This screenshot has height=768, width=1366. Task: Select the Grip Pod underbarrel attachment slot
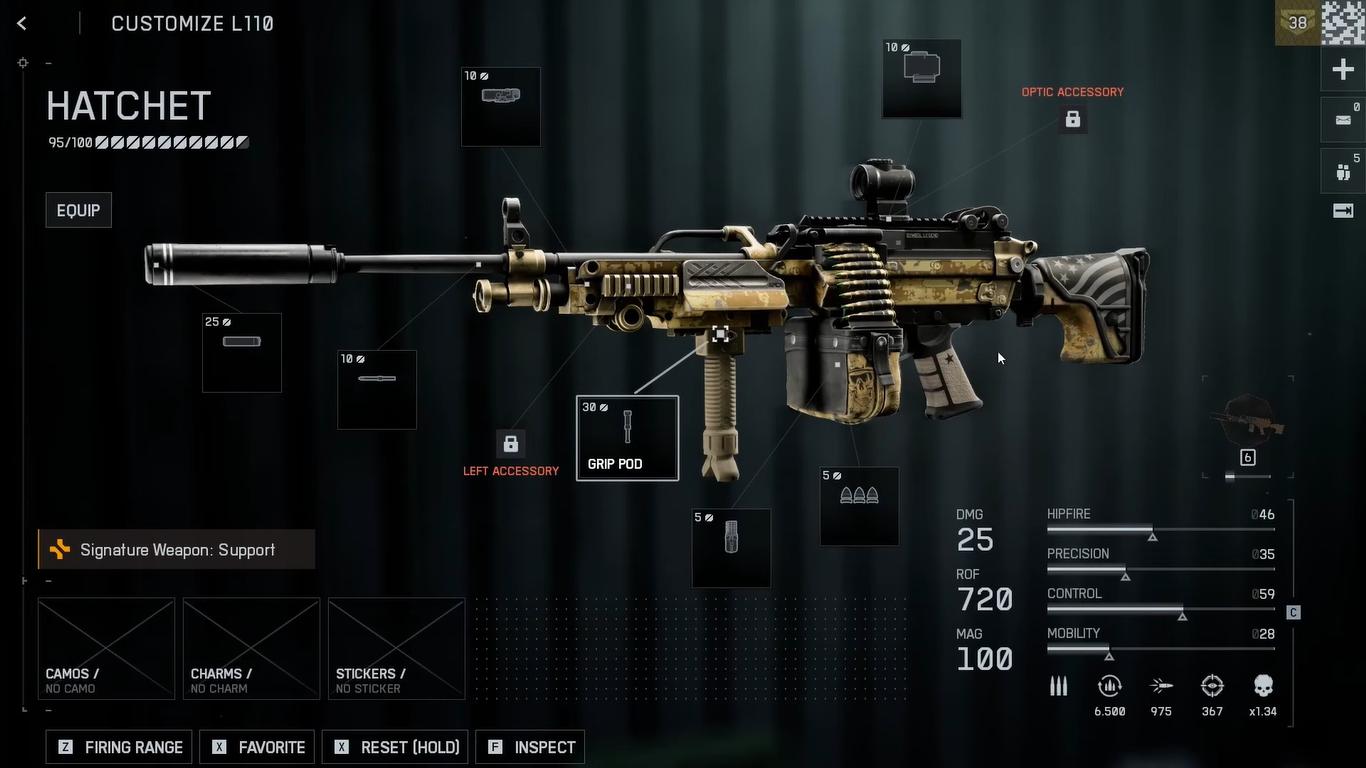627,438
